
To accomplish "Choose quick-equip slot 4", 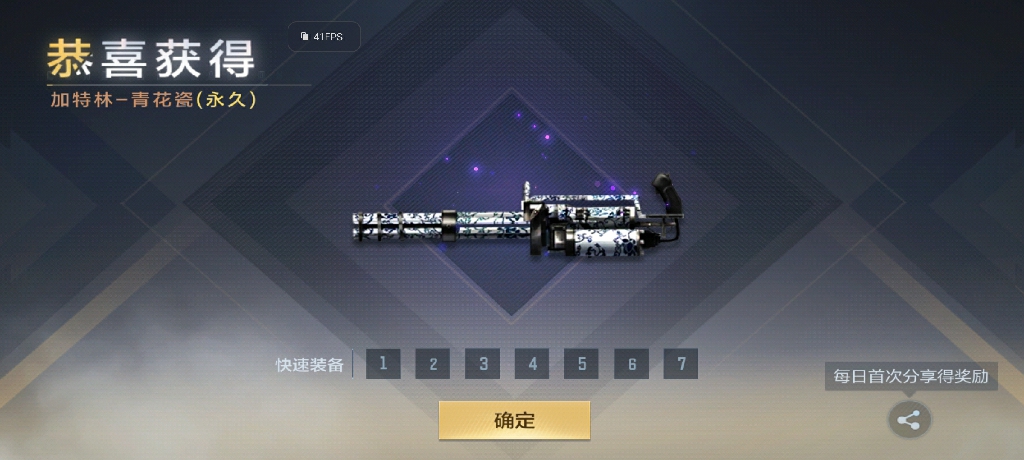I will tap(532, 364).
